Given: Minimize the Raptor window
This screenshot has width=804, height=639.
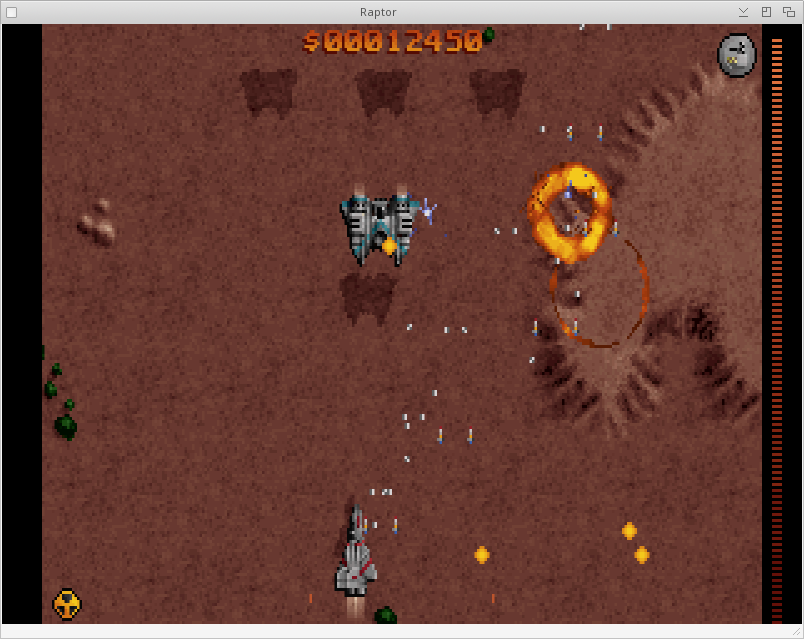Looking at the screenshot, I should [x=743, y=12].
